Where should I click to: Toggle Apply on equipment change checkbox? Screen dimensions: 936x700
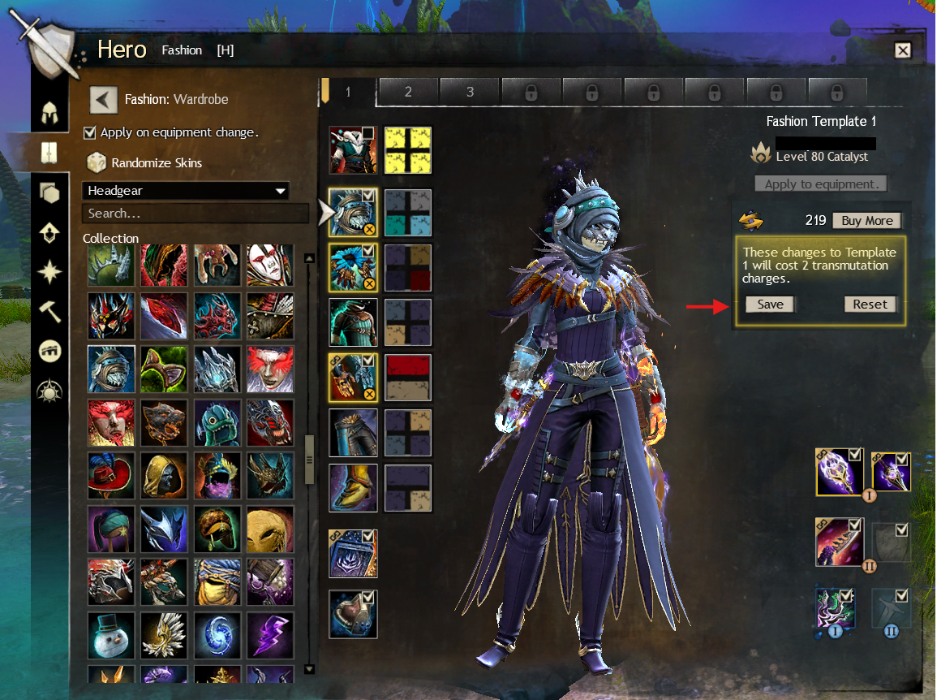[x=91, y=132]
